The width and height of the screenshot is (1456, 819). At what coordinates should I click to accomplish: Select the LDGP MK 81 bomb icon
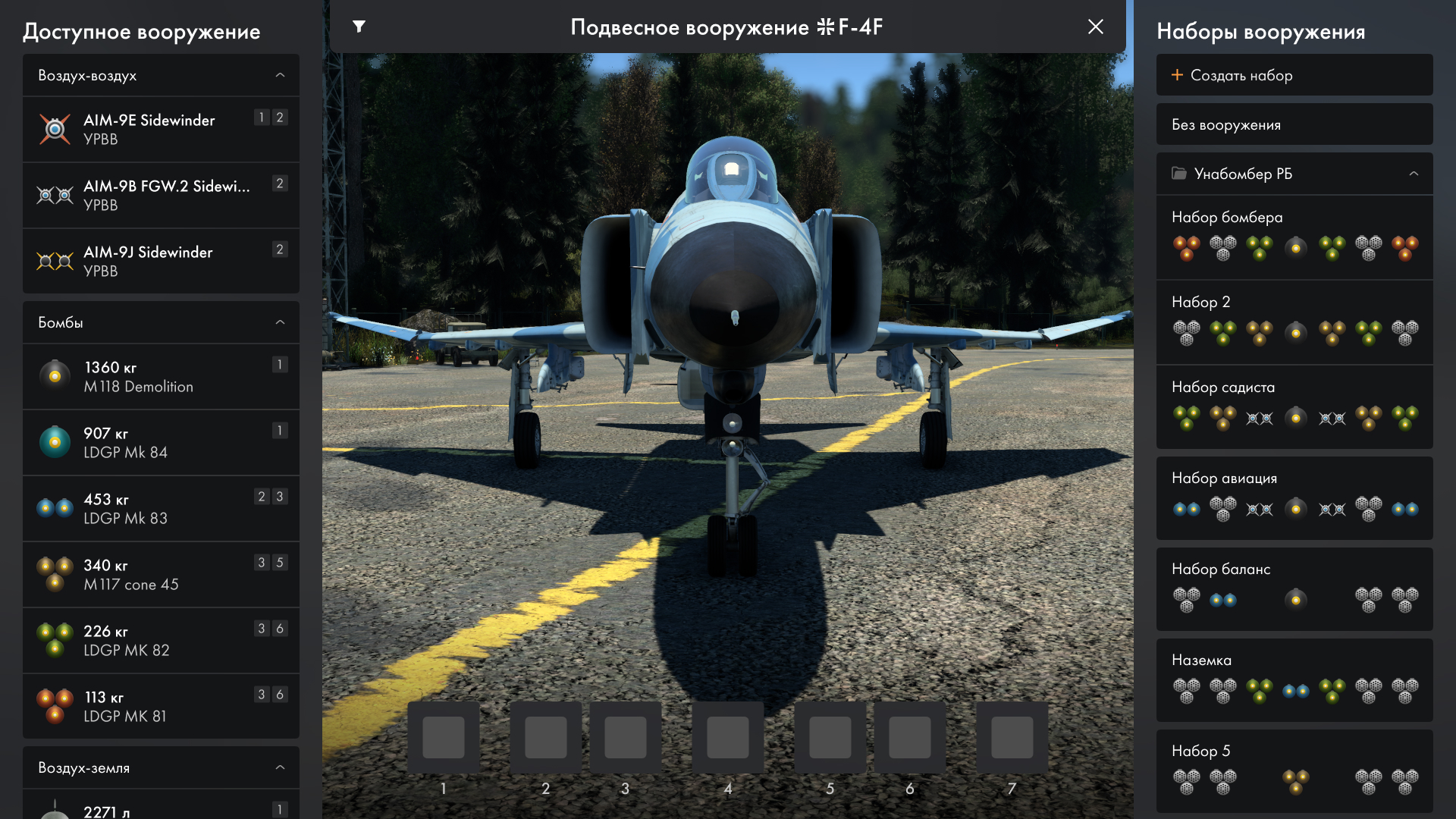[55, 705]
